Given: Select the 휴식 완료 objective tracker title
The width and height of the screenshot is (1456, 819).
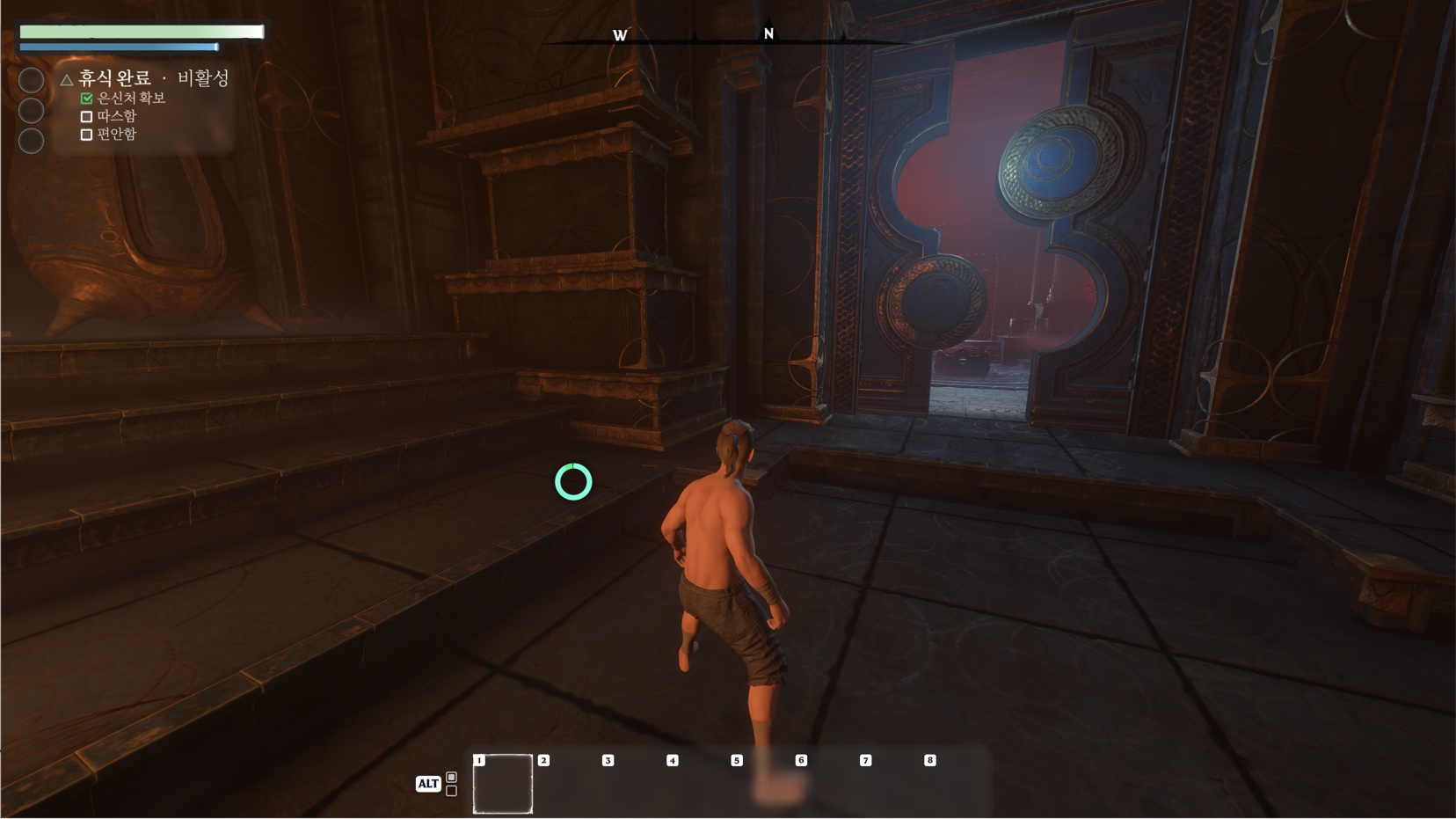Looking at the screenshot, I should (x=114, y=78).
